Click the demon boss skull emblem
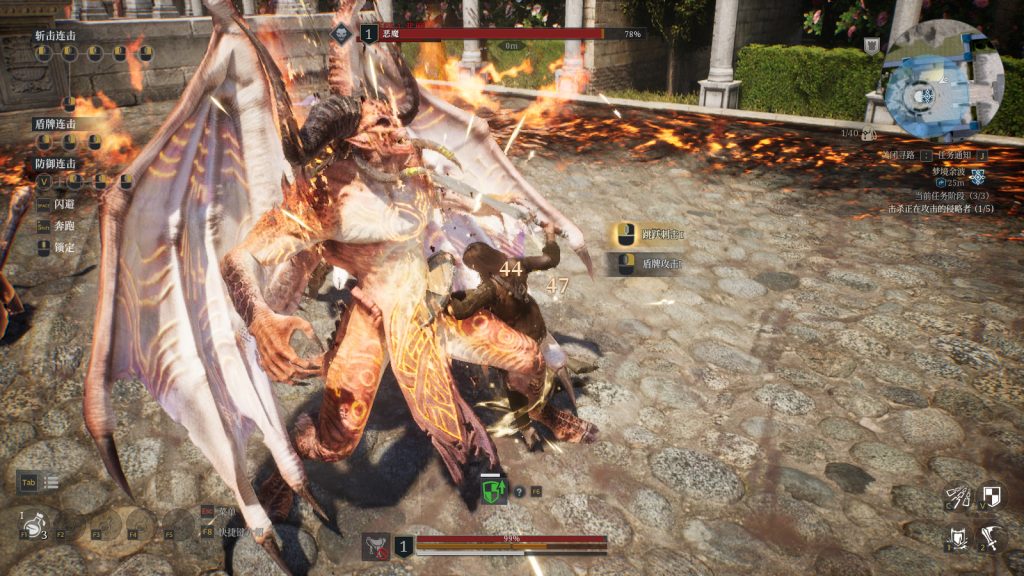Viewport: 1024px width, 576px height. pos(343,33)
